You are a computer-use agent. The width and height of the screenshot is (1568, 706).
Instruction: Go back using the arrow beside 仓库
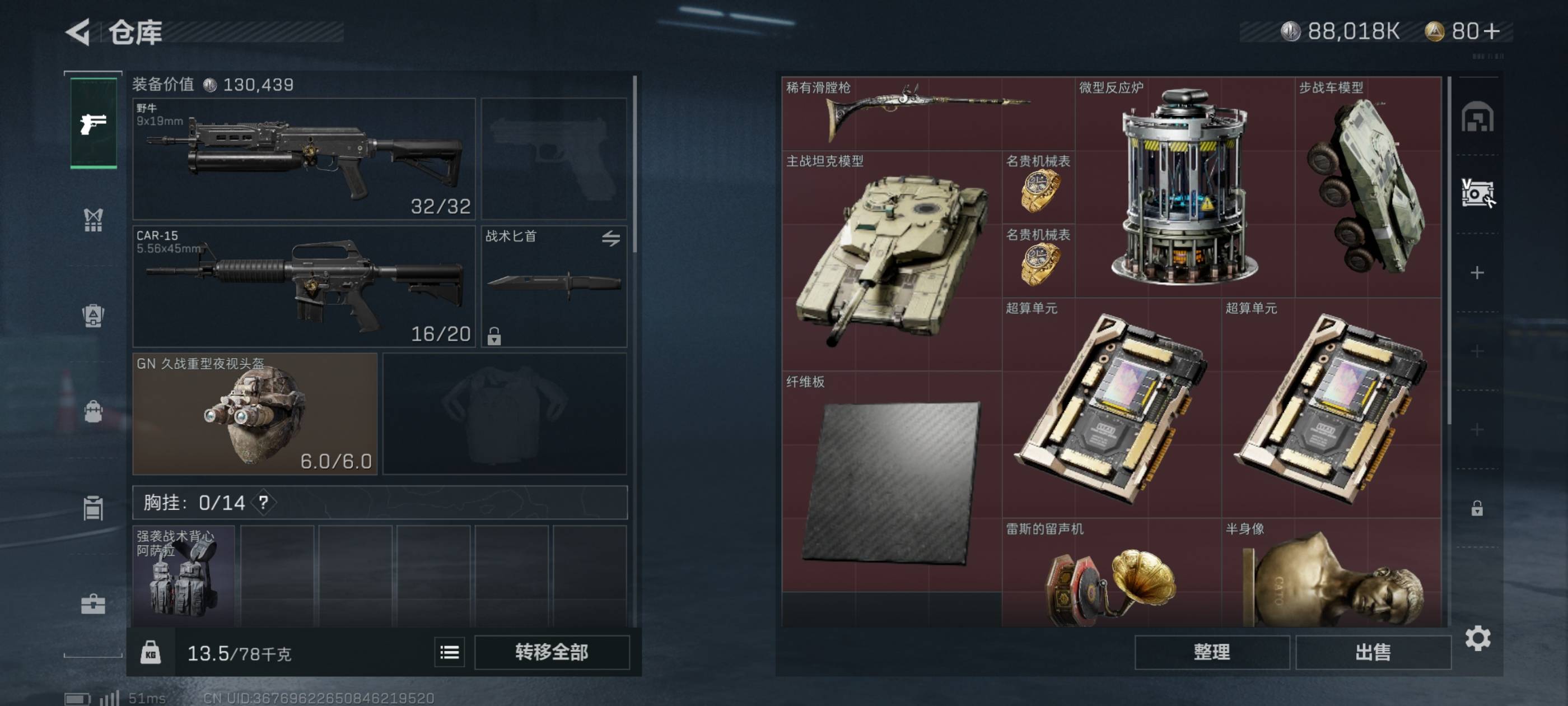click(78, 32)
